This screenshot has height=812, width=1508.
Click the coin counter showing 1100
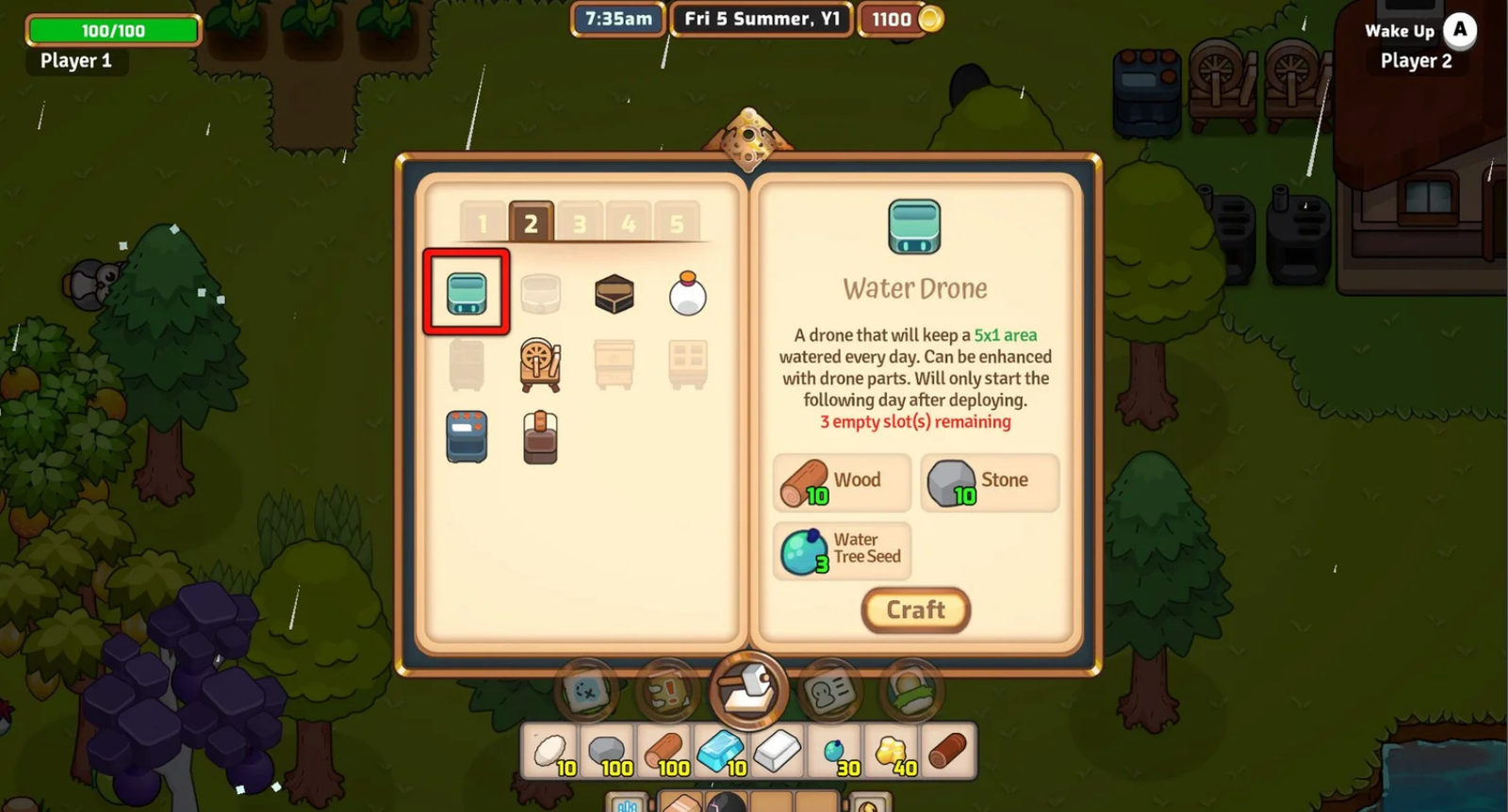892,19
